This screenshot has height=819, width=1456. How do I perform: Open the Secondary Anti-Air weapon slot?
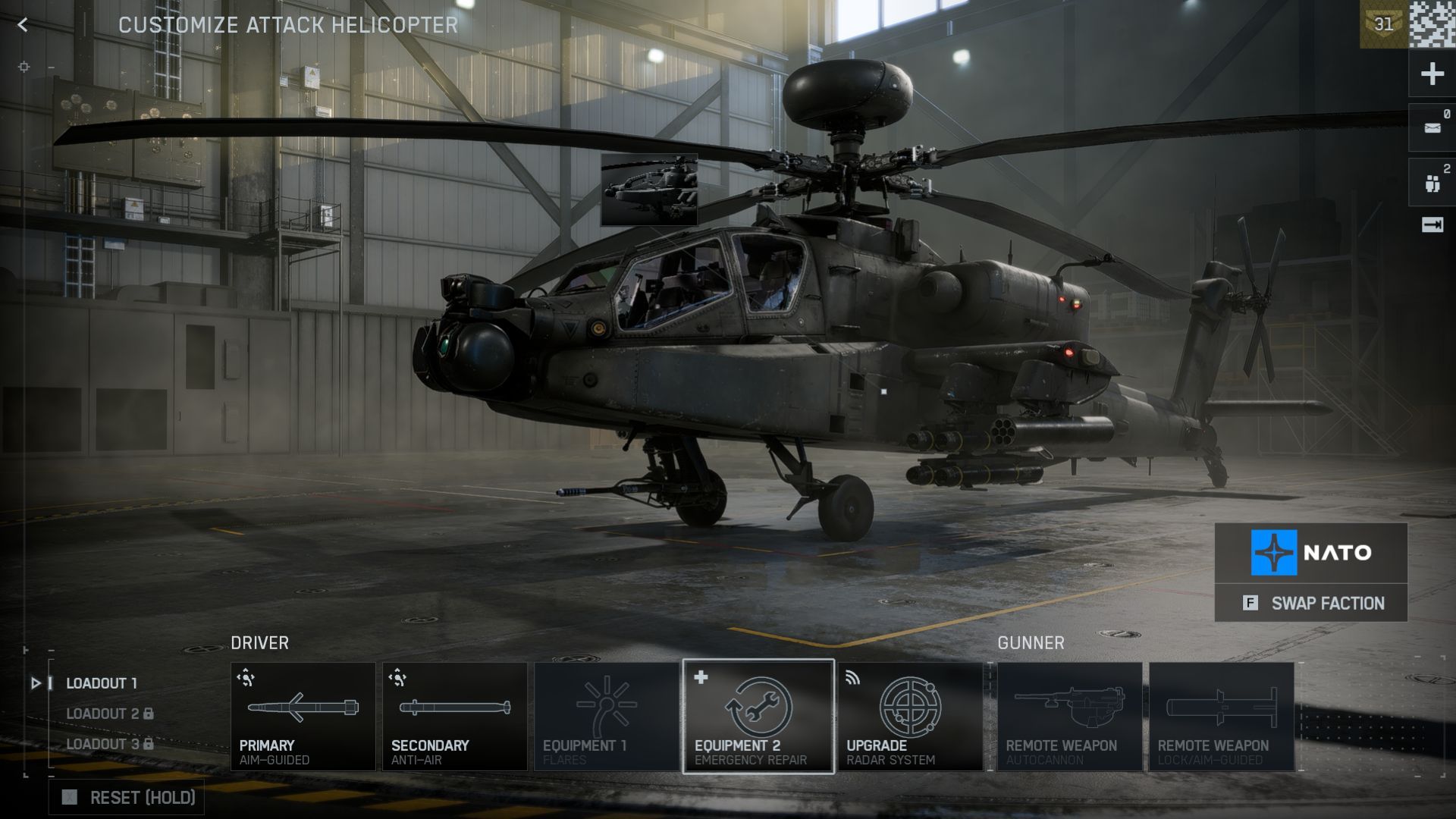(454, 717)
